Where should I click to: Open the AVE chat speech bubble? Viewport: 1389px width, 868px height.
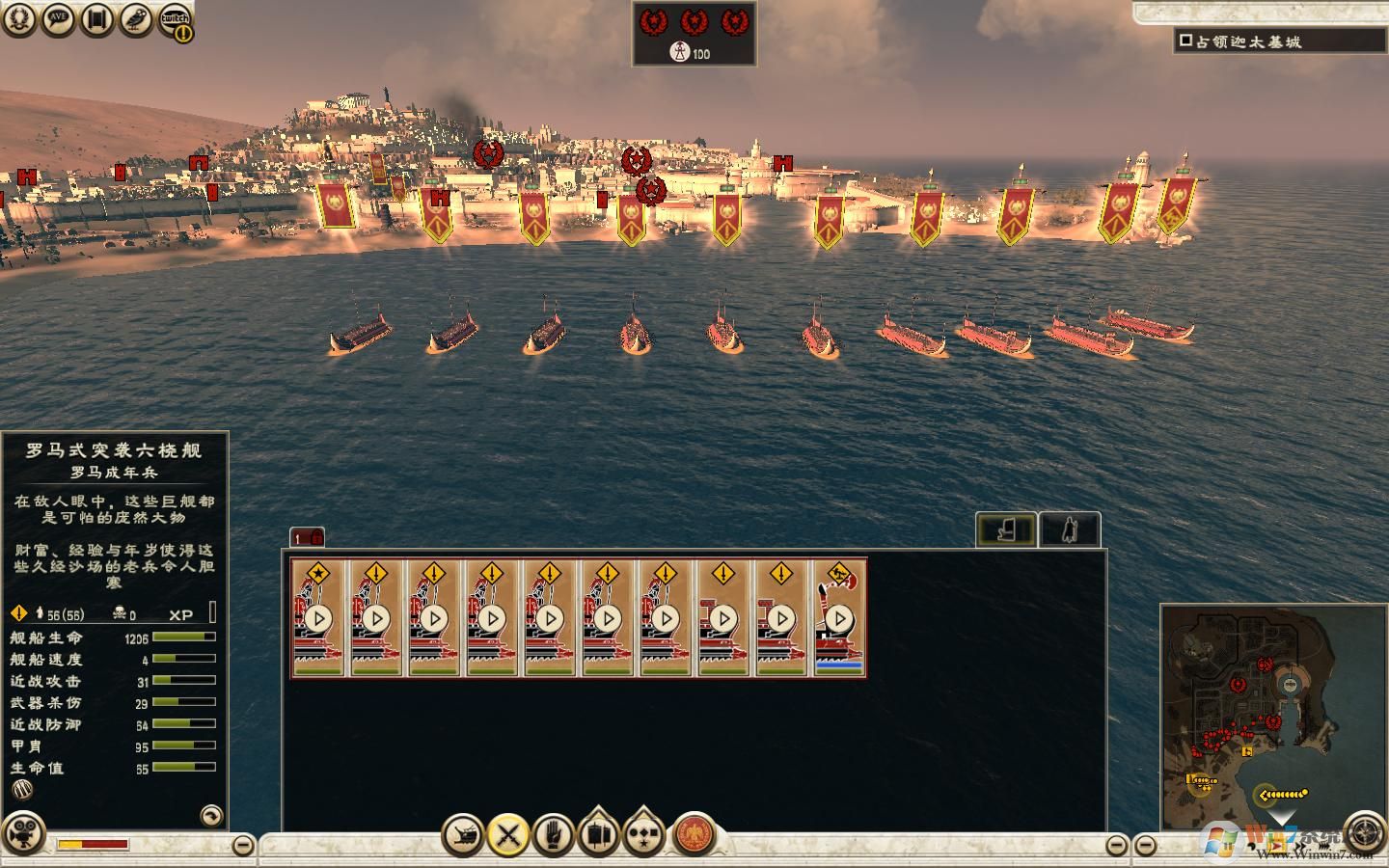58,20
